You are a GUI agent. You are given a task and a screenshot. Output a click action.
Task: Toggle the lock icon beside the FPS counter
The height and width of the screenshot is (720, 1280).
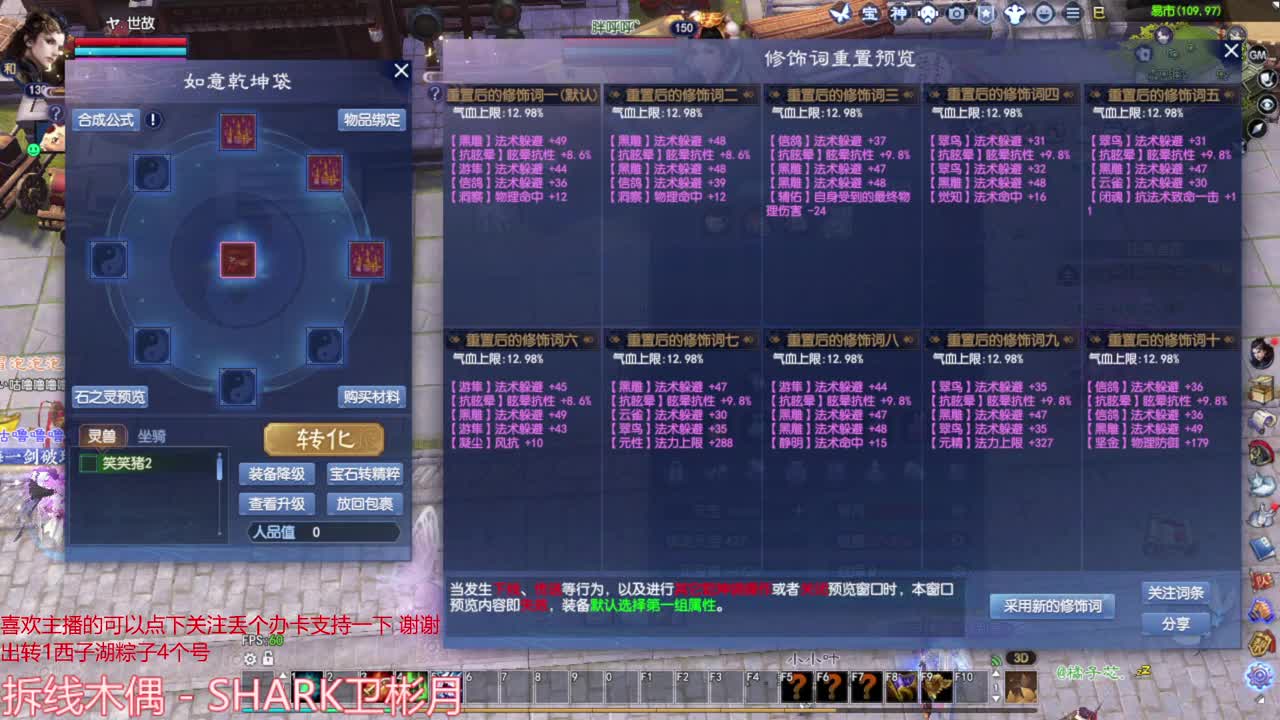click(268, 659)
